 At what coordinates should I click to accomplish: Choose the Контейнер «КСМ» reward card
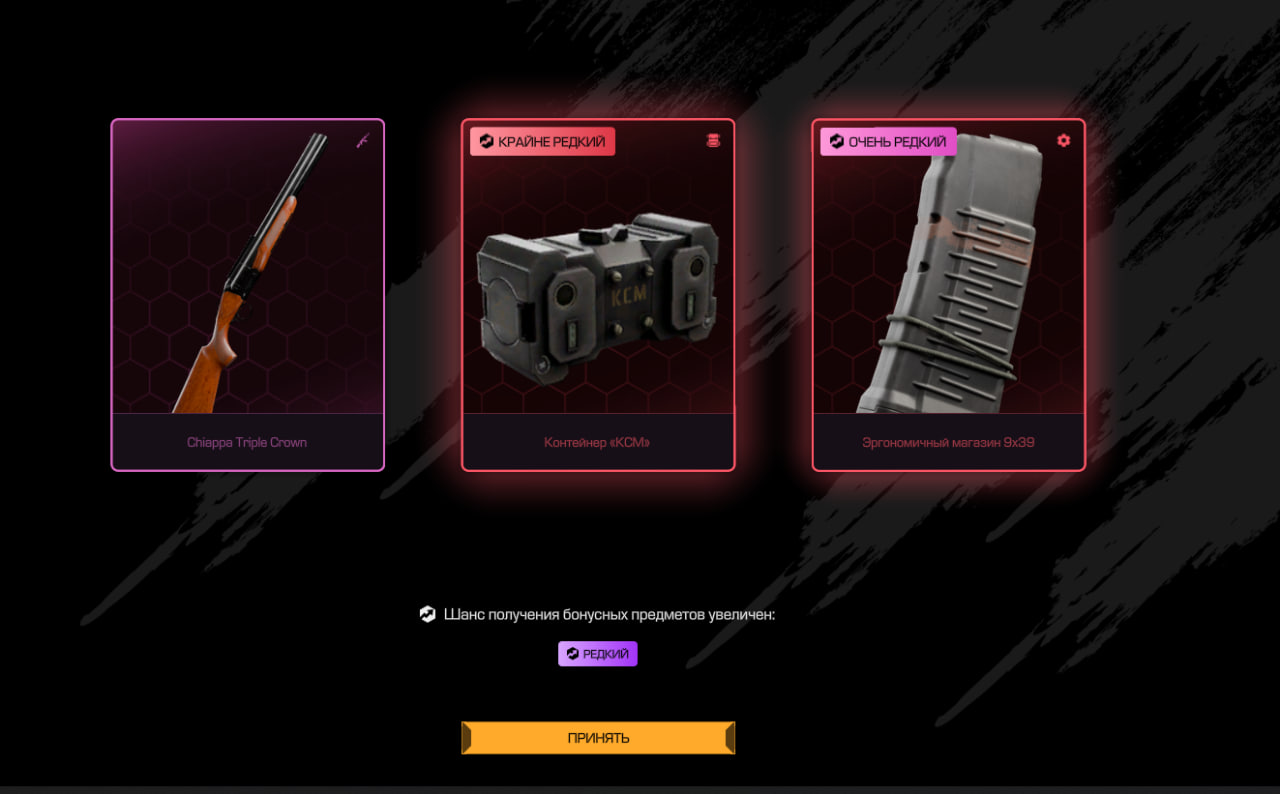[x=598, y=294]
